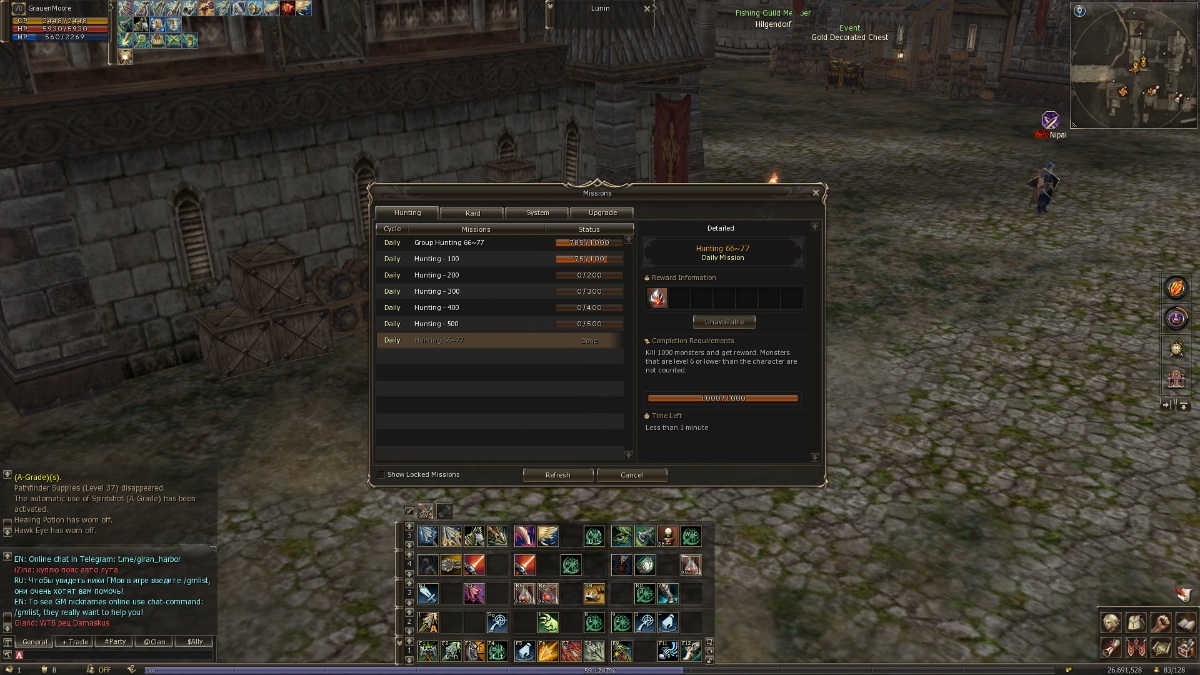
Task: Switch chat to the +Trade tab
Action: (75, 641)
